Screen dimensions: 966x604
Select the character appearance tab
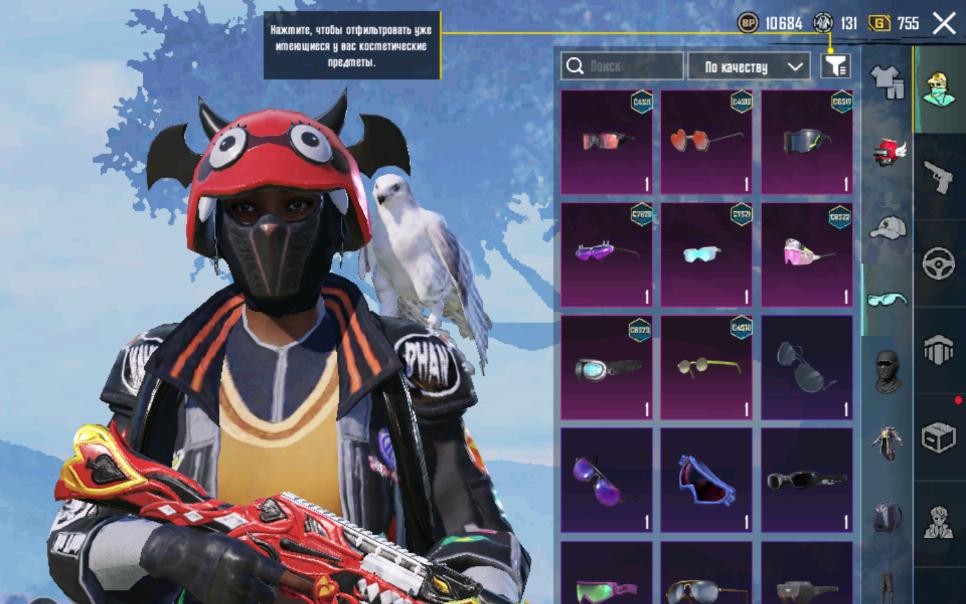tap(939, 523)
